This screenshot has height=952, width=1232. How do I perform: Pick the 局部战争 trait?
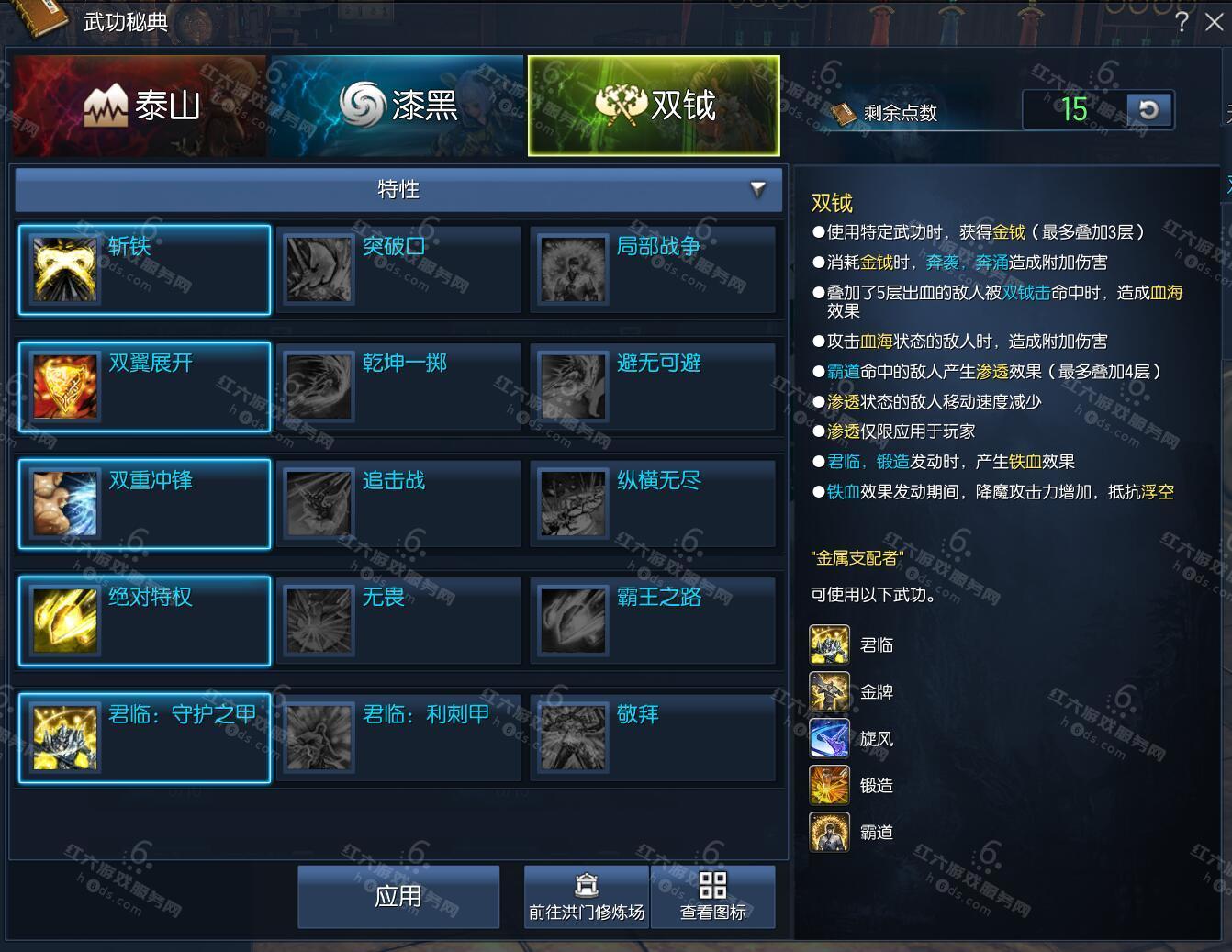[x=653, y=270]
